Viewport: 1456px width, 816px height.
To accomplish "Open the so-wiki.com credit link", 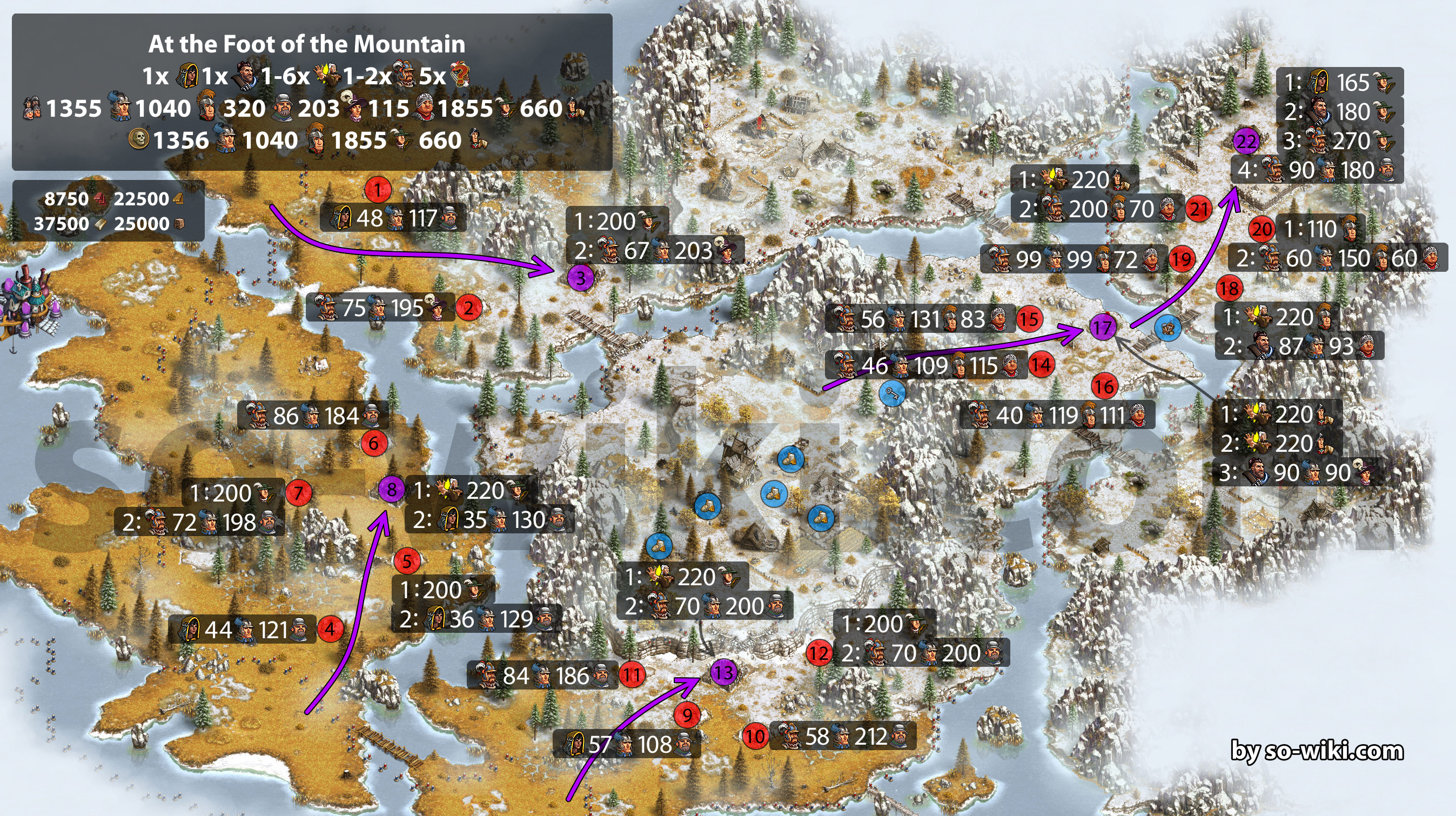I will [x=1317, y=751].
